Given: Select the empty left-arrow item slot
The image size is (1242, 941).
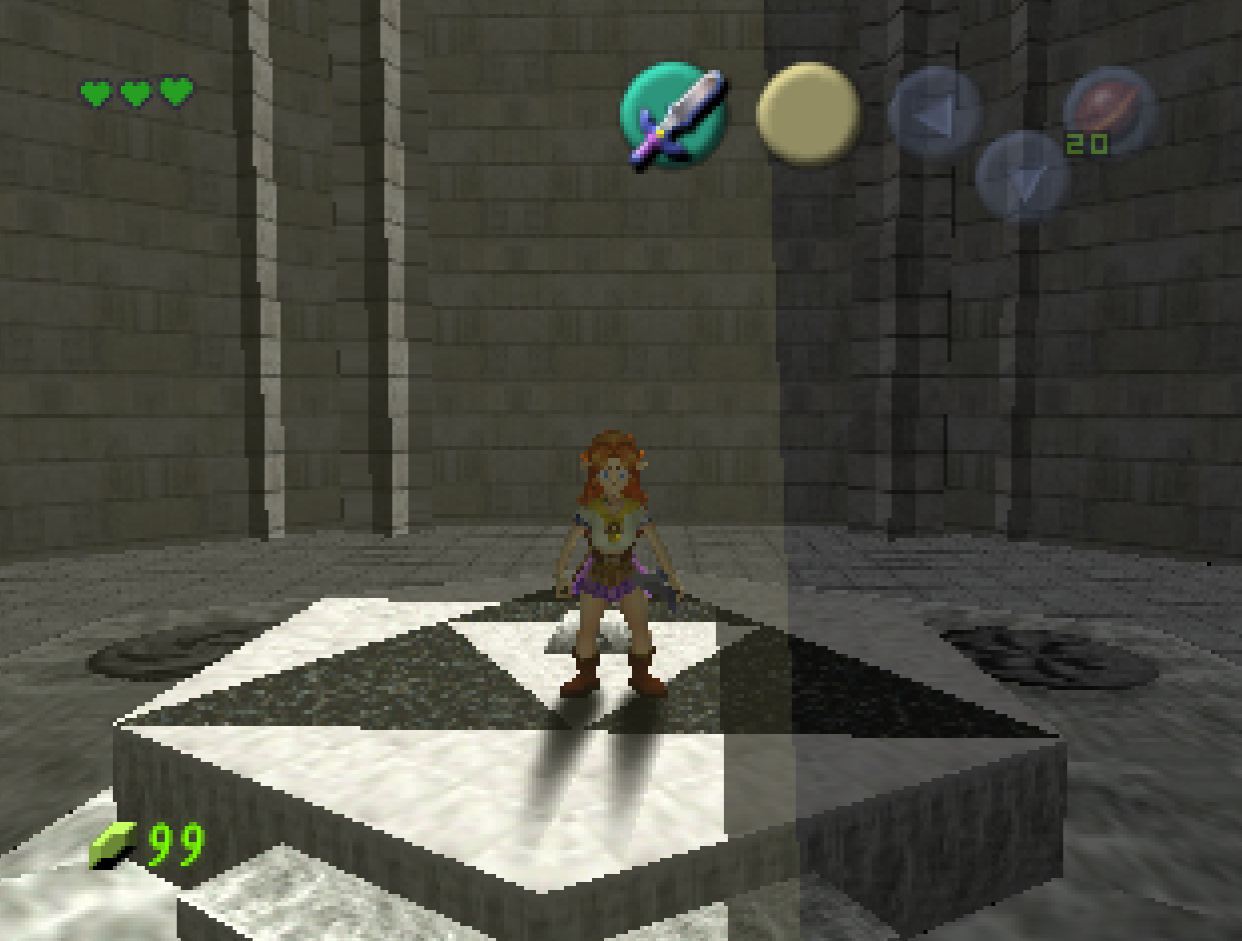Looking at the screenshot, I should click(934, 112).
